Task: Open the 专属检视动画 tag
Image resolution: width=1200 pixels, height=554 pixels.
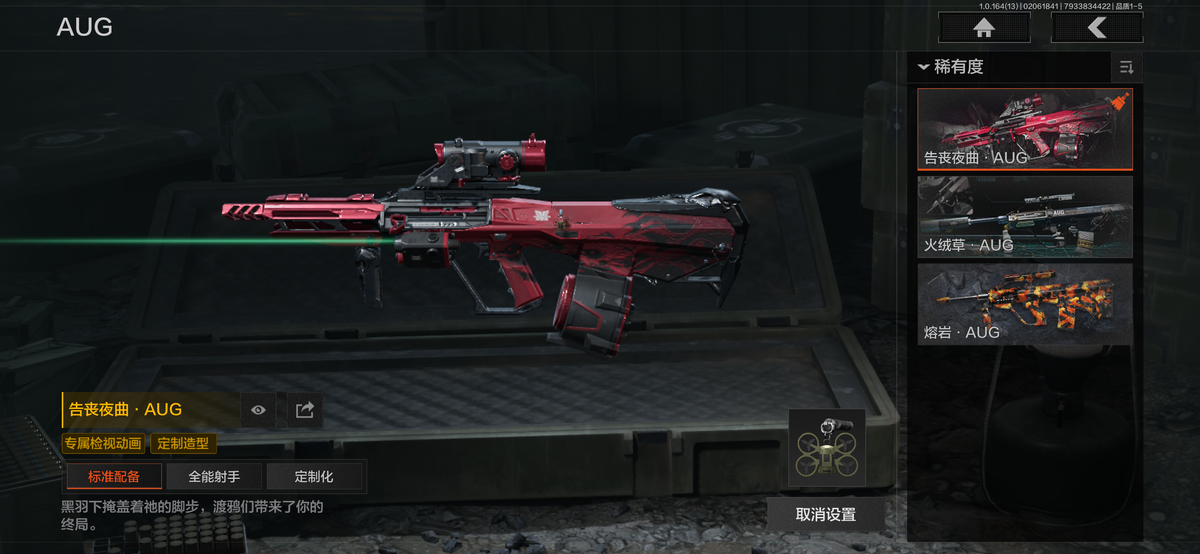Action: point(104,443)
